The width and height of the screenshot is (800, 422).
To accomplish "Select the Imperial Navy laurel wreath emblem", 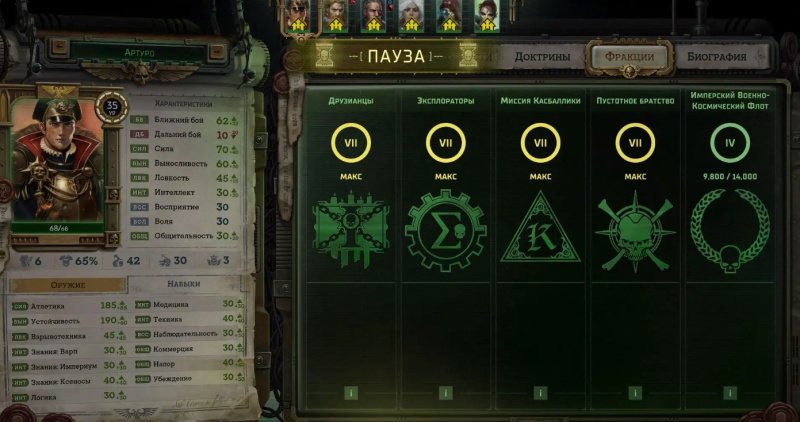I will pyautogui.click(x=730, y=233).
